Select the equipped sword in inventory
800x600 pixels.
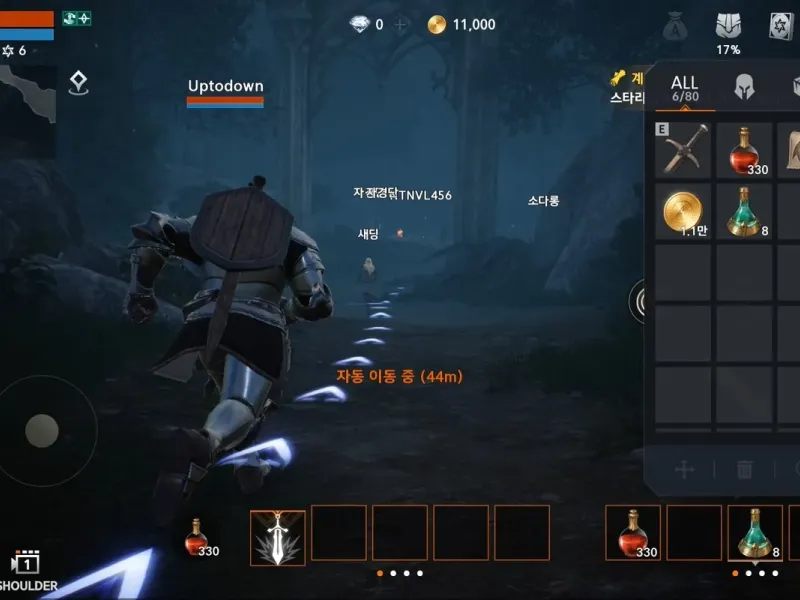click(684, 150)
